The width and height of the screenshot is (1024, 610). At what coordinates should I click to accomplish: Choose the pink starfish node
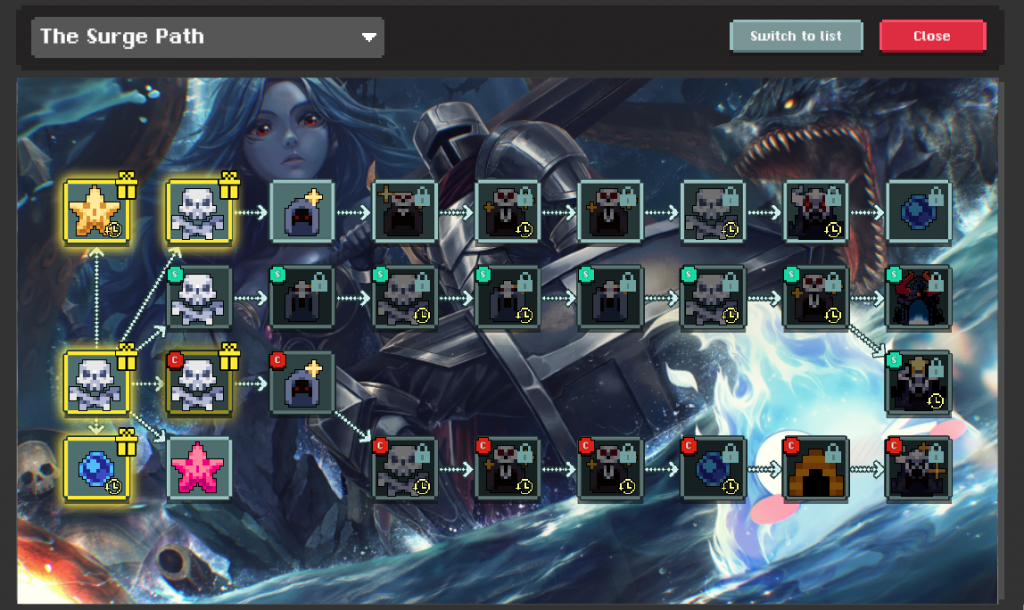point(200,467)
